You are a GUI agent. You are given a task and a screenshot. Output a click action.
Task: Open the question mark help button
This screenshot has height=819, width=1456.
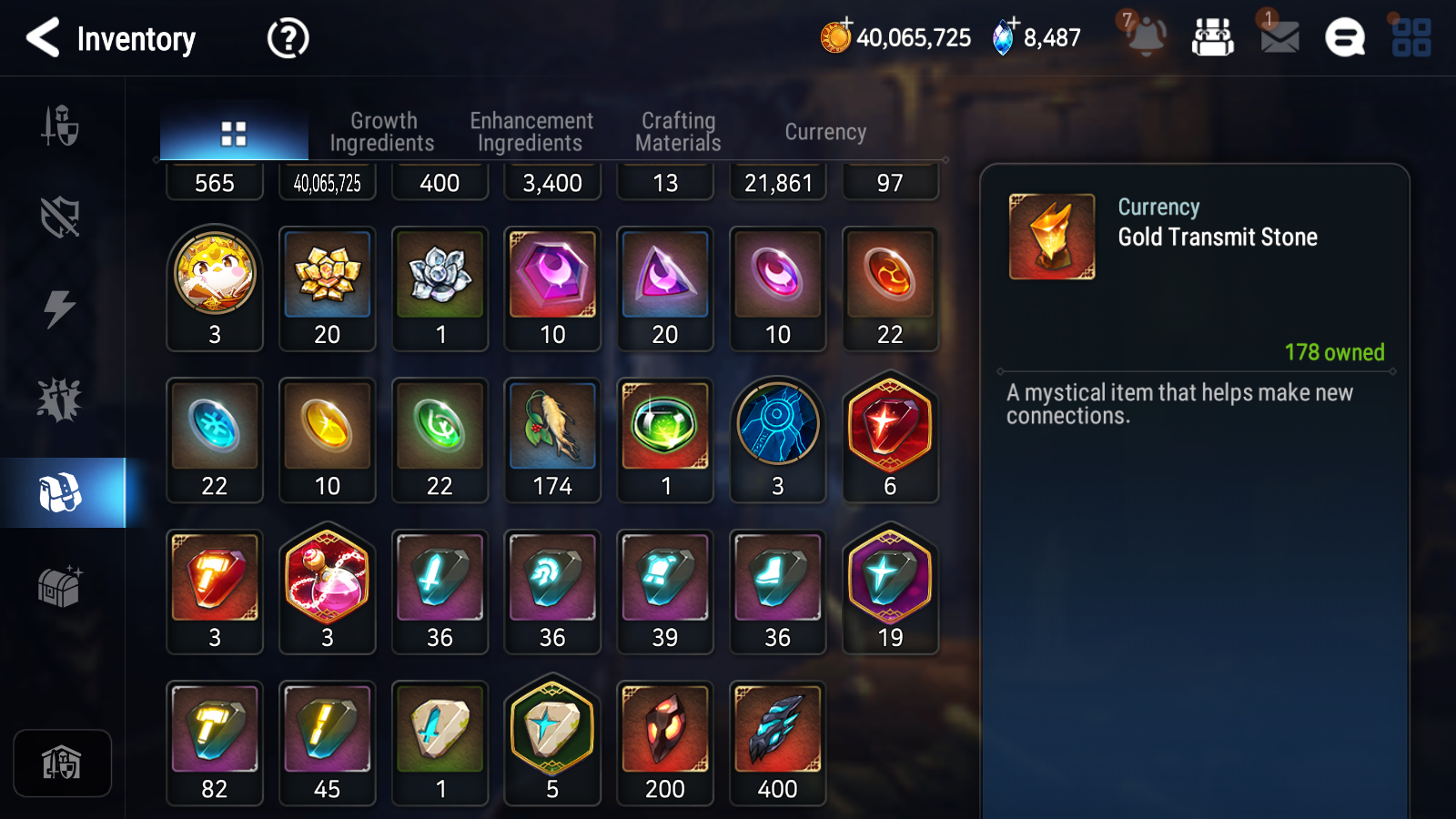pos(288,38)
